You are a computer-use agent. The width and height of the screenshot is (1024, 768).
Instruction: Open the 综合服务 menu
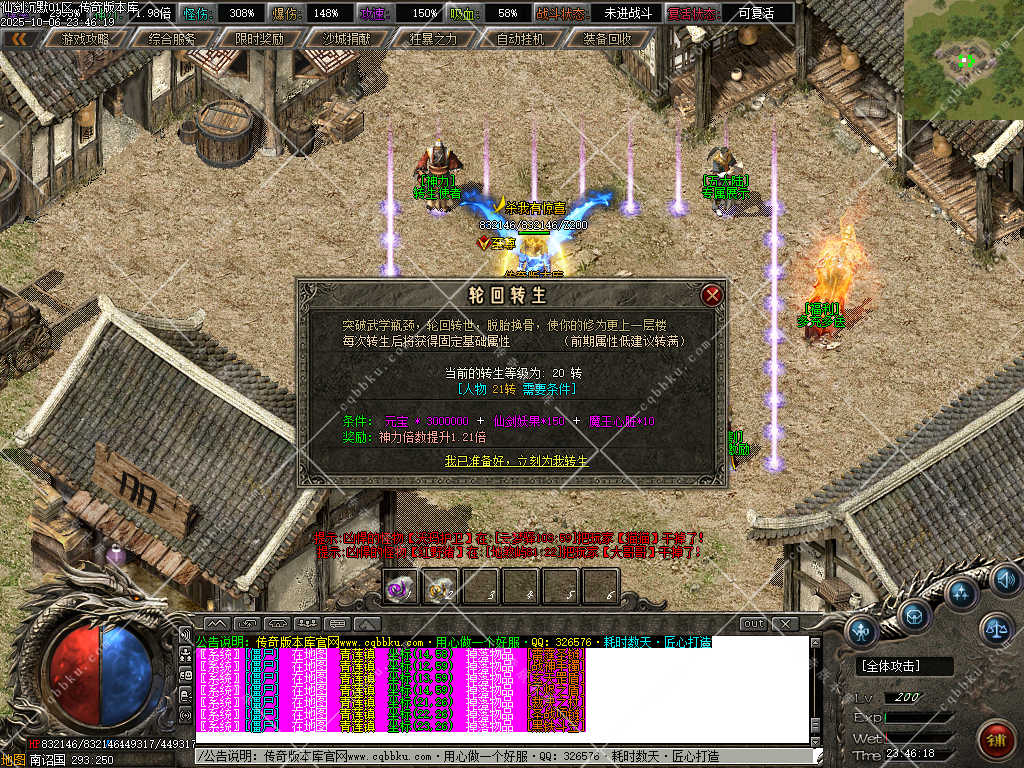[x=171, y=39]
